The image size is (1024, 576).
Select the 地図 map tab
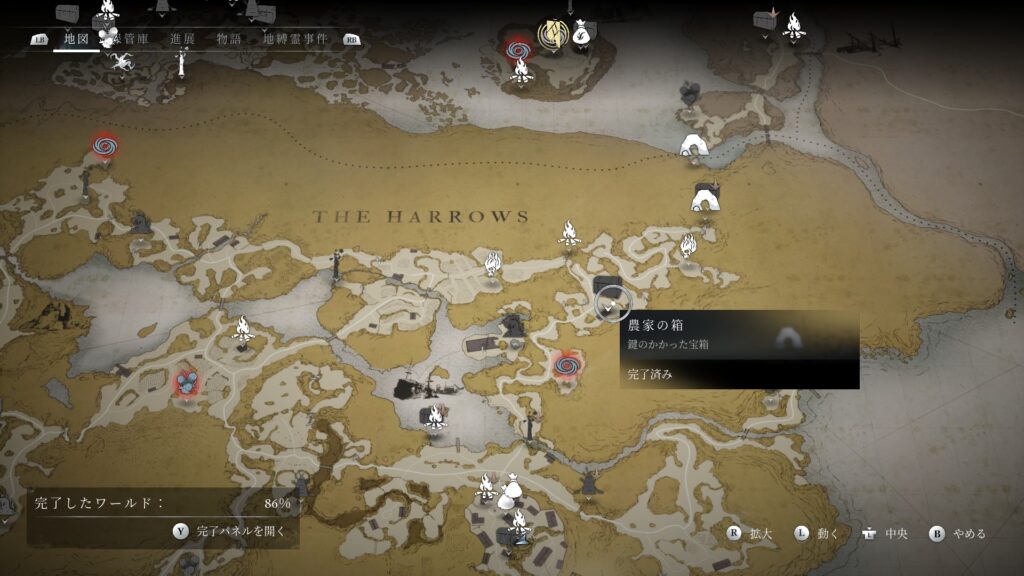76,39
